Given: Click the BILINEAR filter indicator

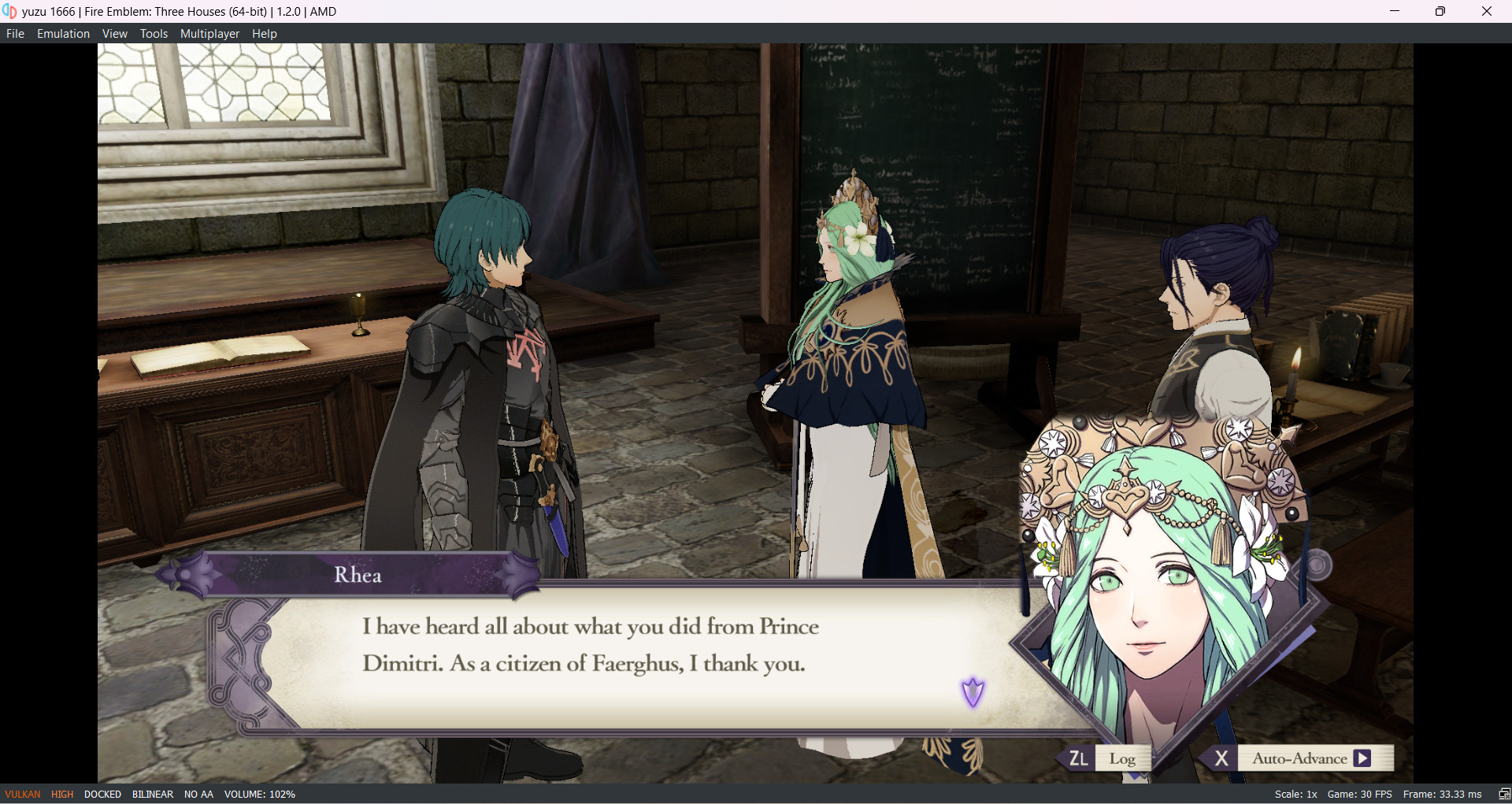Looking at the screenshot, I should coord(152,794).
